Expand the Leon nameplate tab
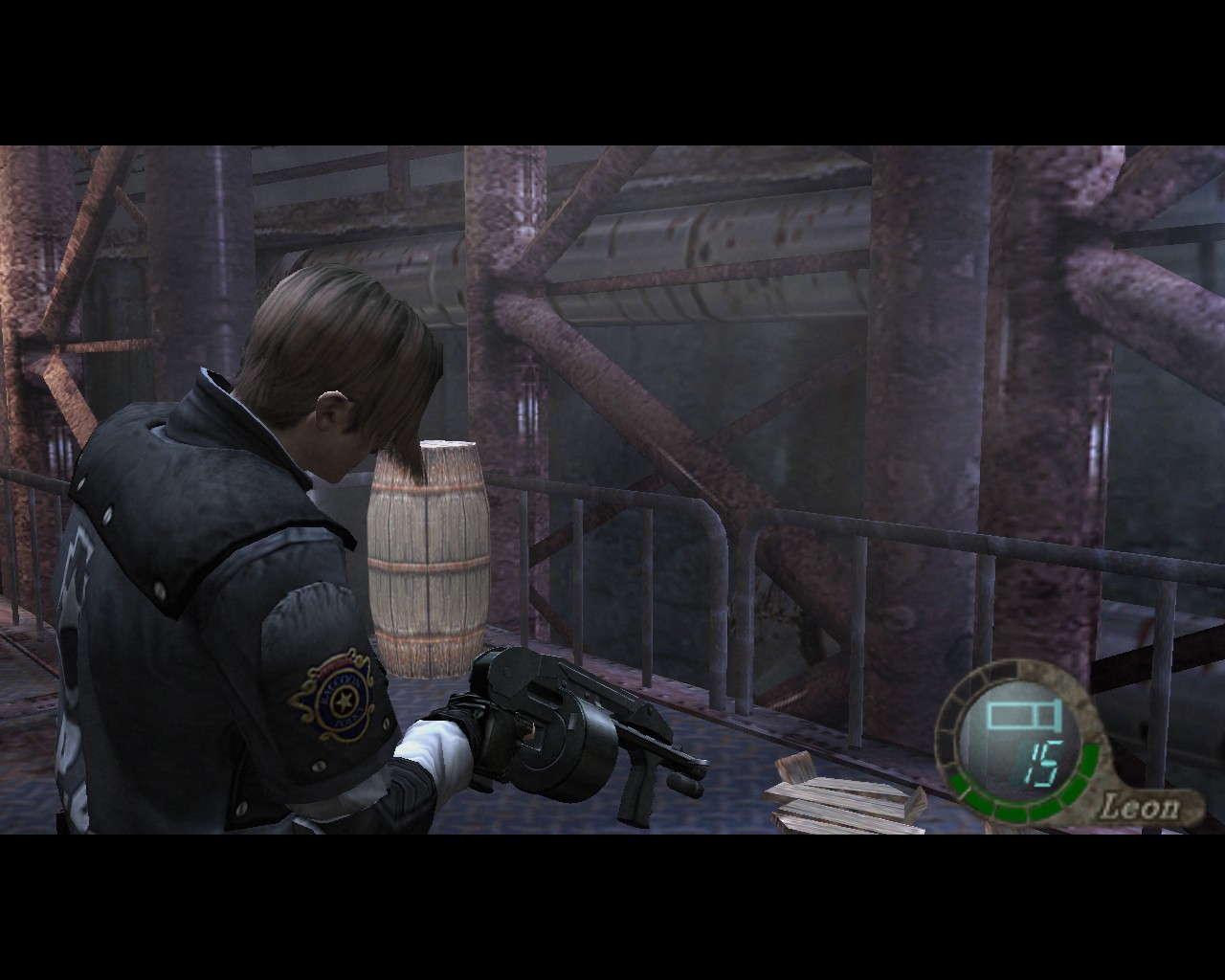This screenshot has width=1225, height=980. click(1141, 804)
